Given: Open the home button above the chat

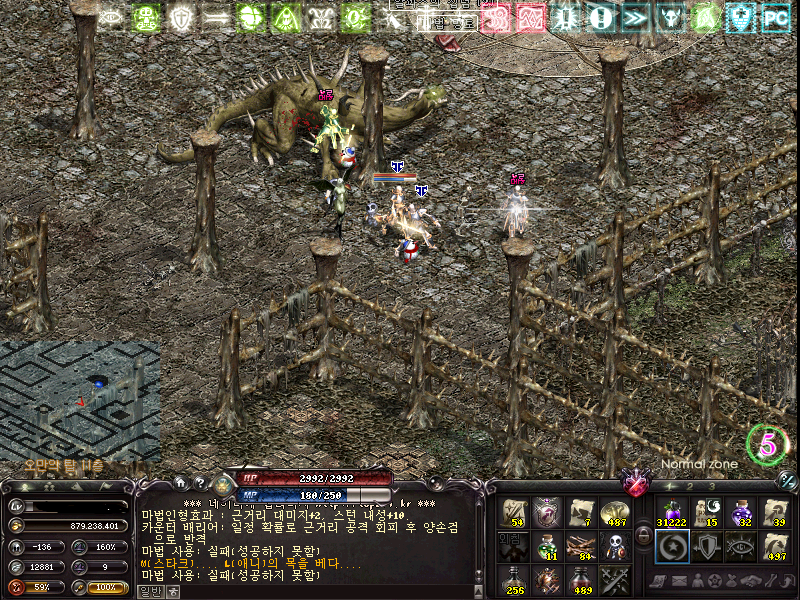Looking at the screenshot, I should point(179,482).
